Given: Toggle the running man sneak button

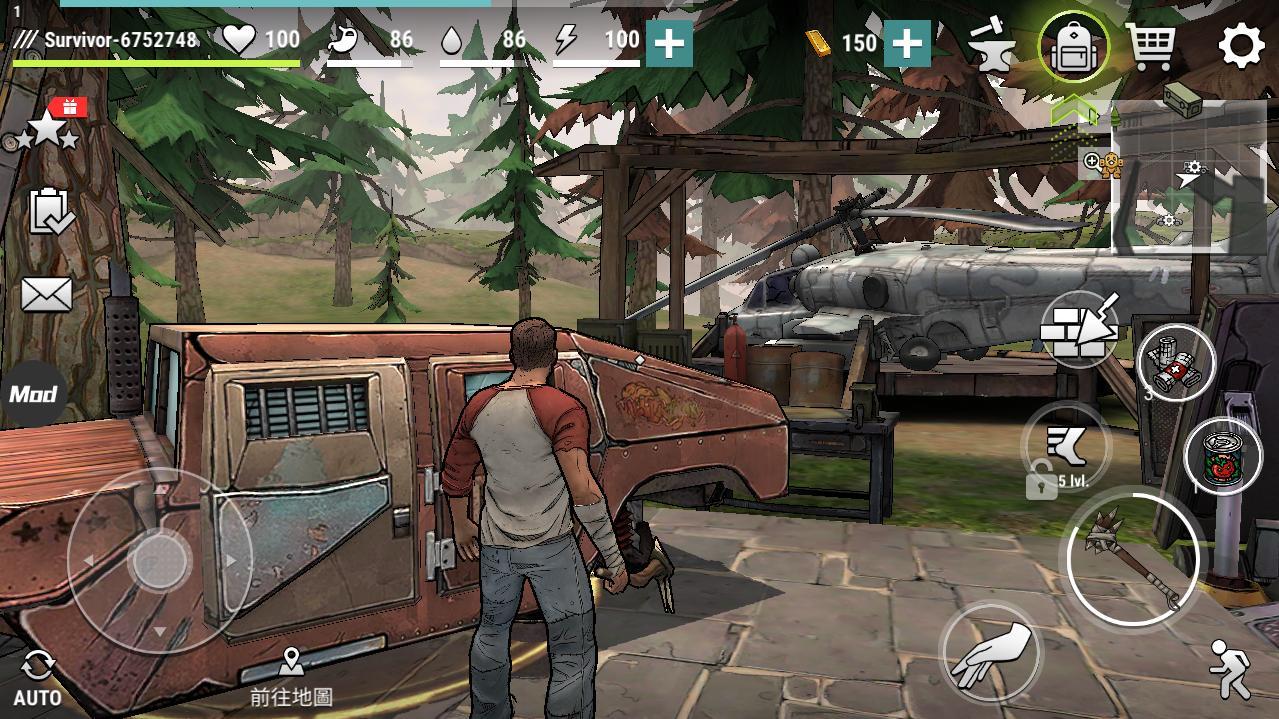Looking at the screenshot, I should point(1229,668).
